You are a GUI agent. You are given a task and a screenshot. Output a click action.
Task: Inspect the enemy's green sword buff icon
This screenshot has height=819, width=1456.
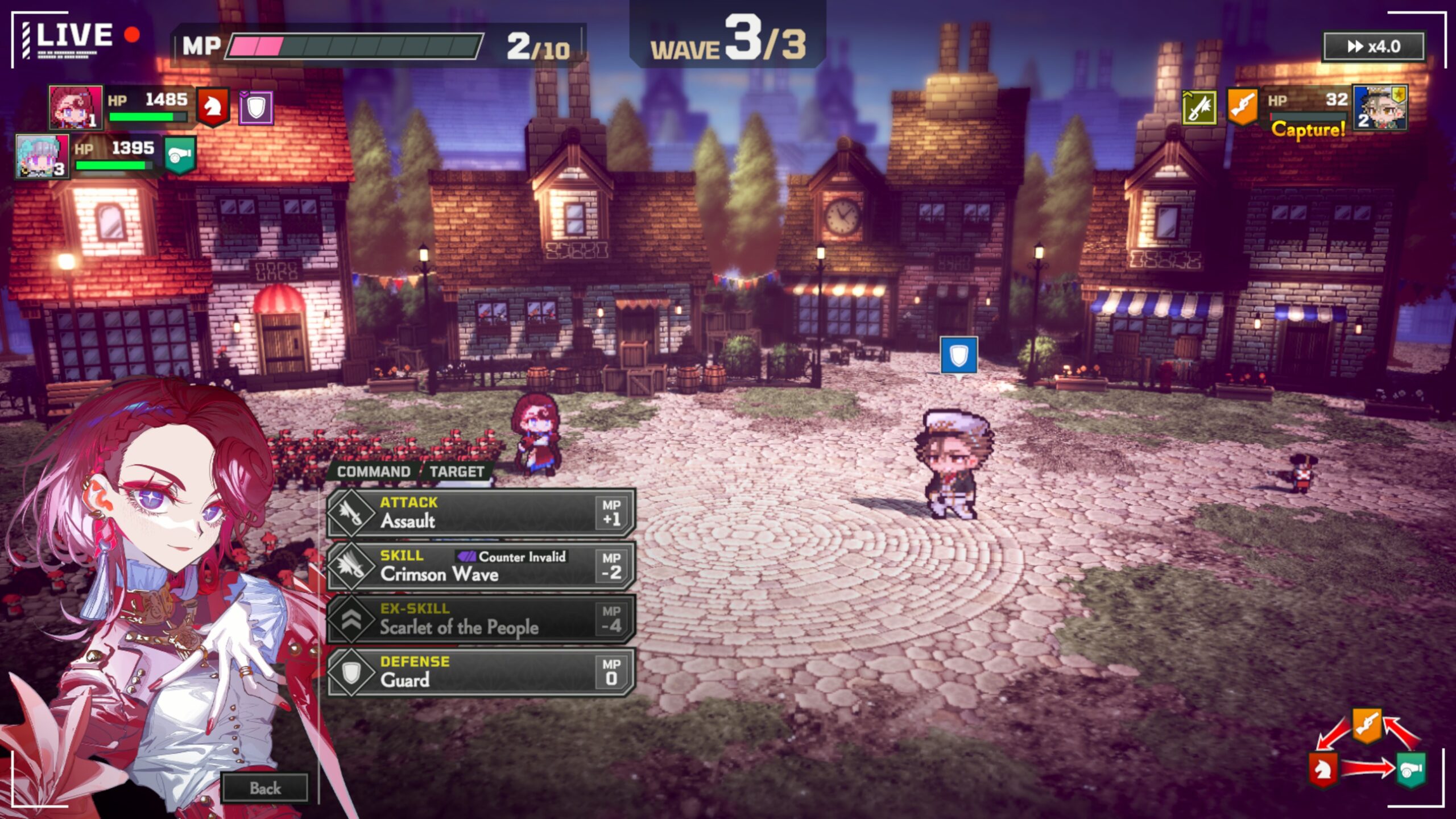tap(1199, 107)
